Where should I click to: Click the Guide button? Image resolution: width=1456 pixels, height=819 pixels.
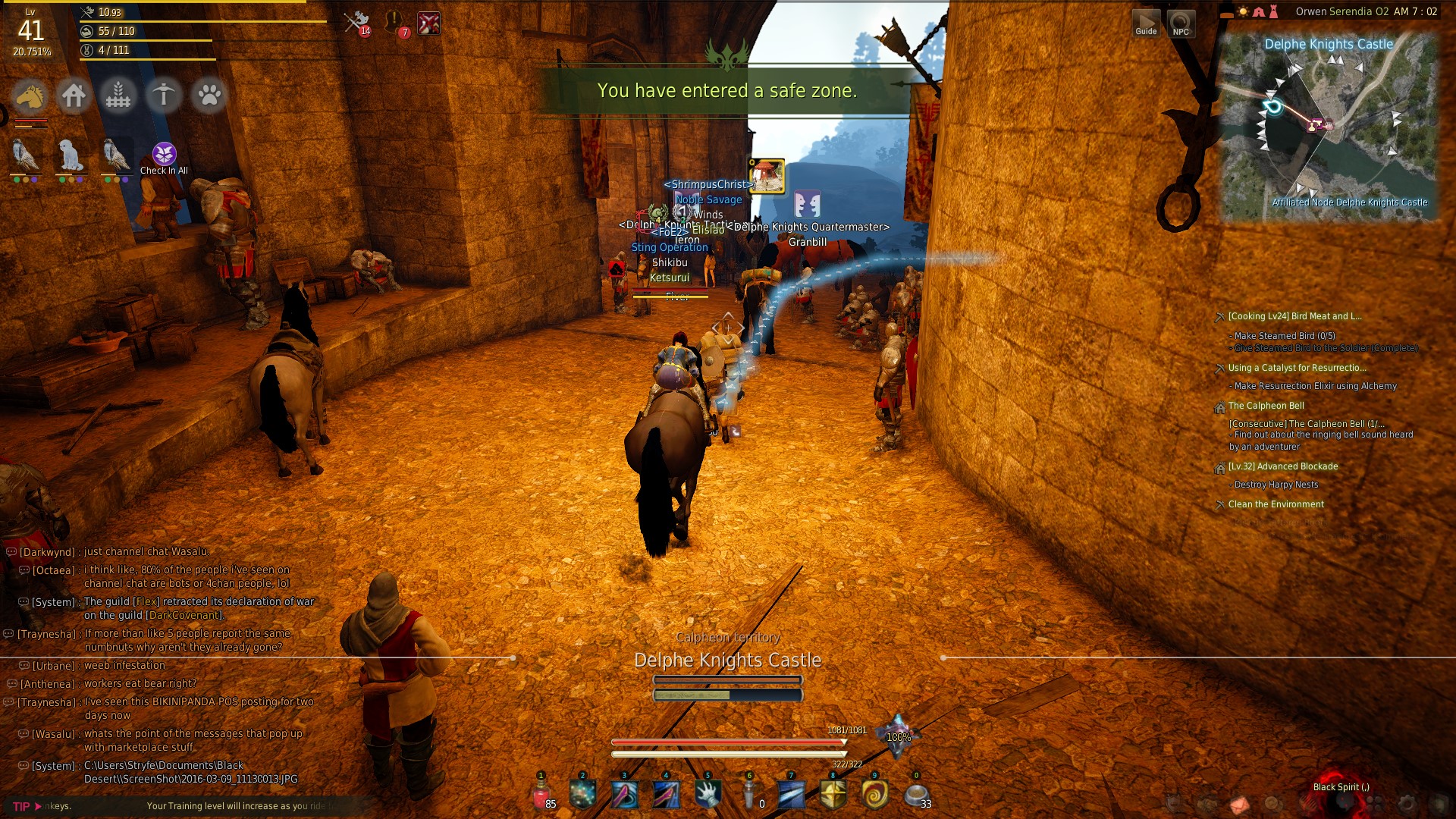coord(1146,23)
